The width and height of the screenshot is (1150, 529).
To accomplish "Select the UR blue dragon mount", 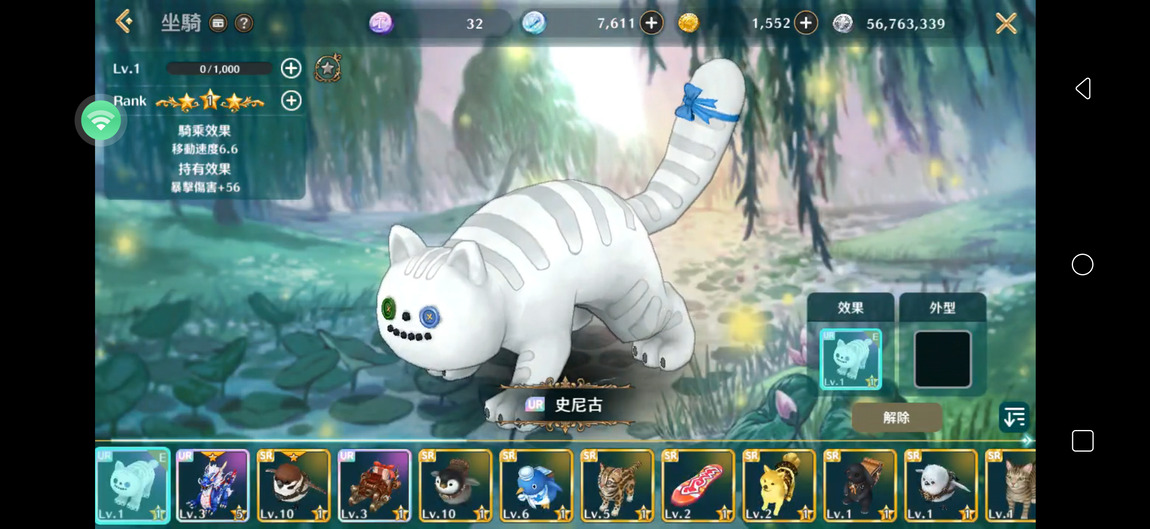I will 213,485.
